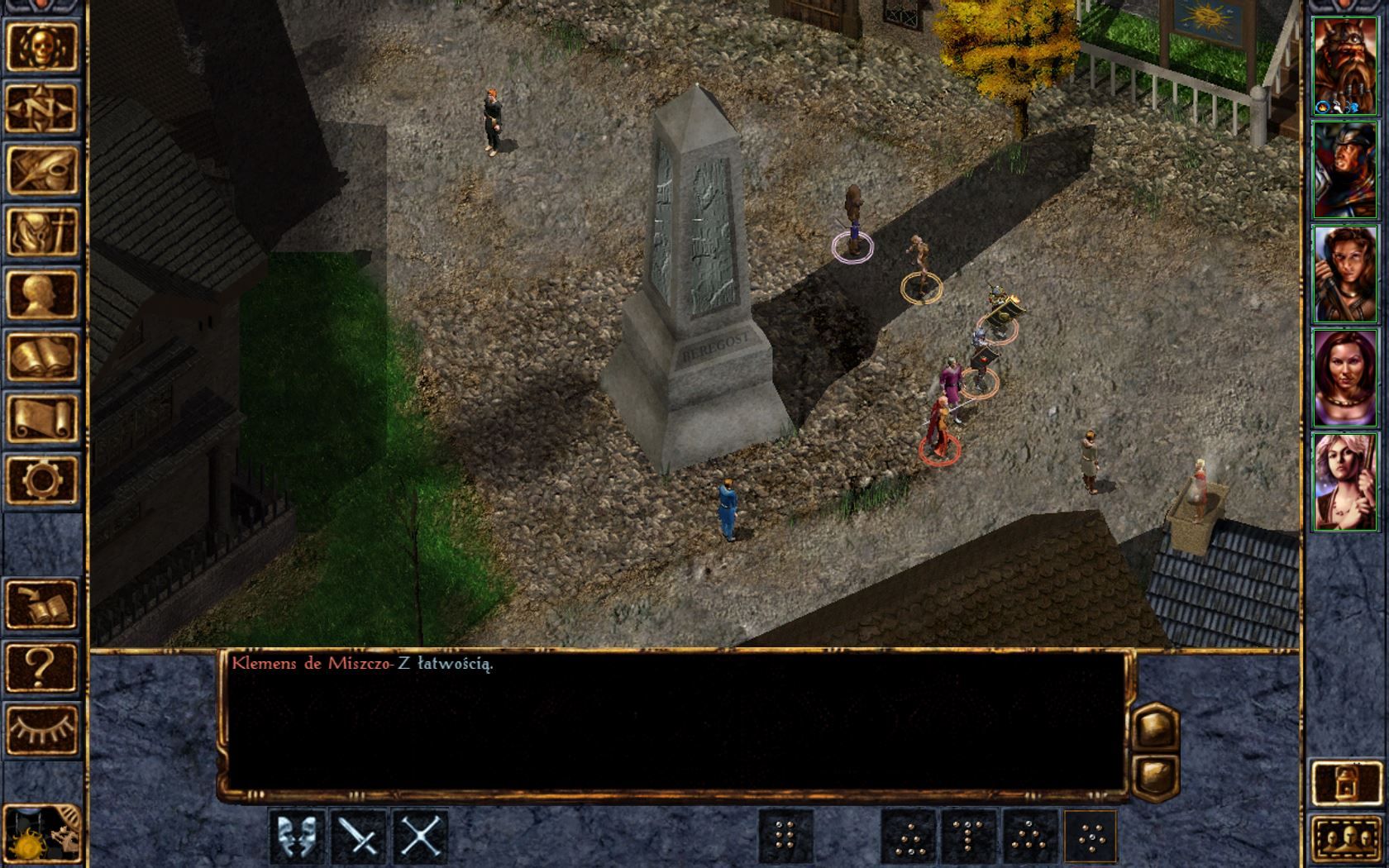Viewport: 1389px width, 868px height.
Task: Show the character record with the bust icon
Action: click(x=42, y=293)
